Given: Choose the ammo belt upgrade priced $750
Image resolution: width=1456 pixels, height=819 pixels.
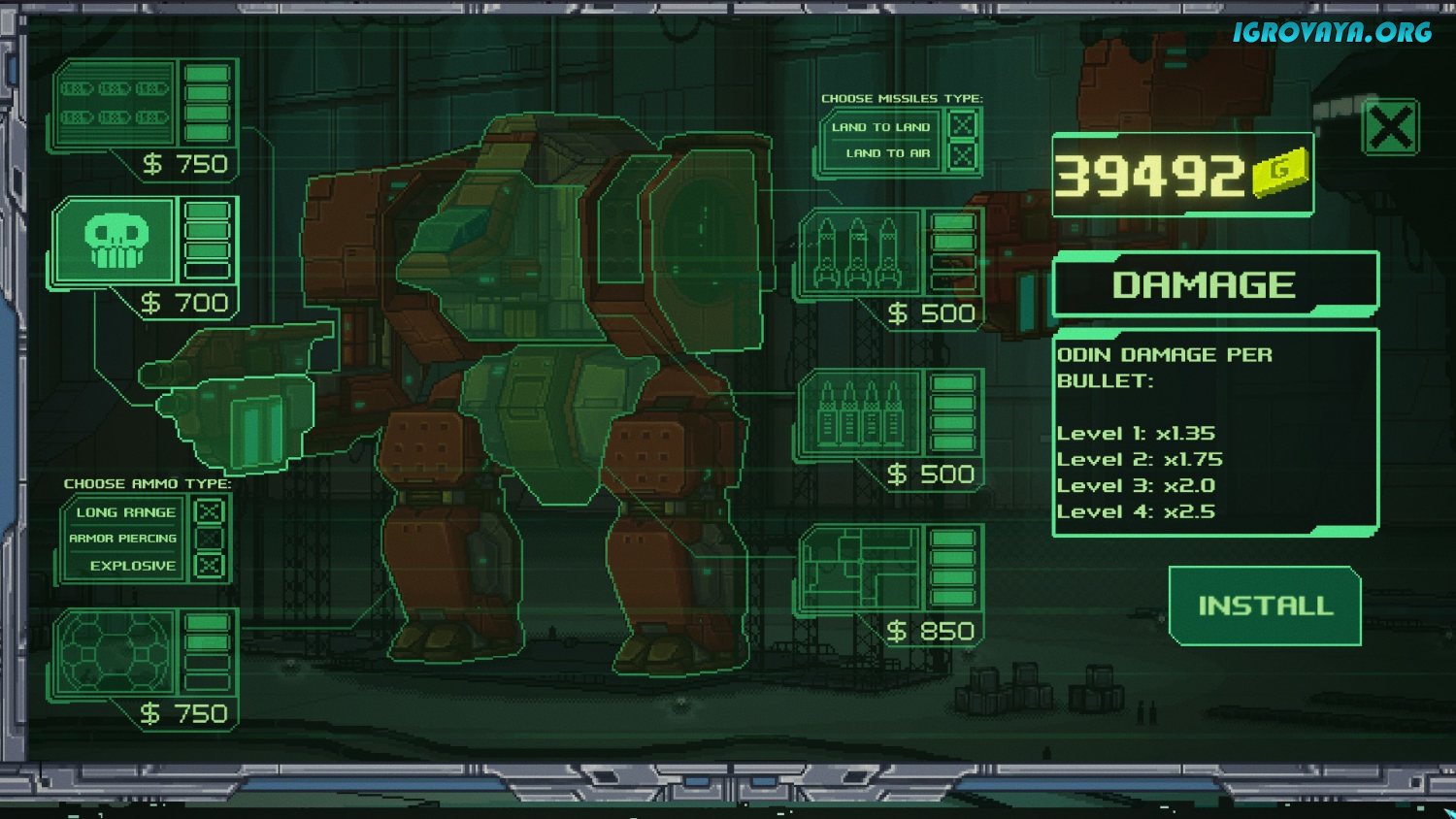Looking at the screenshot, I should 115,104.
